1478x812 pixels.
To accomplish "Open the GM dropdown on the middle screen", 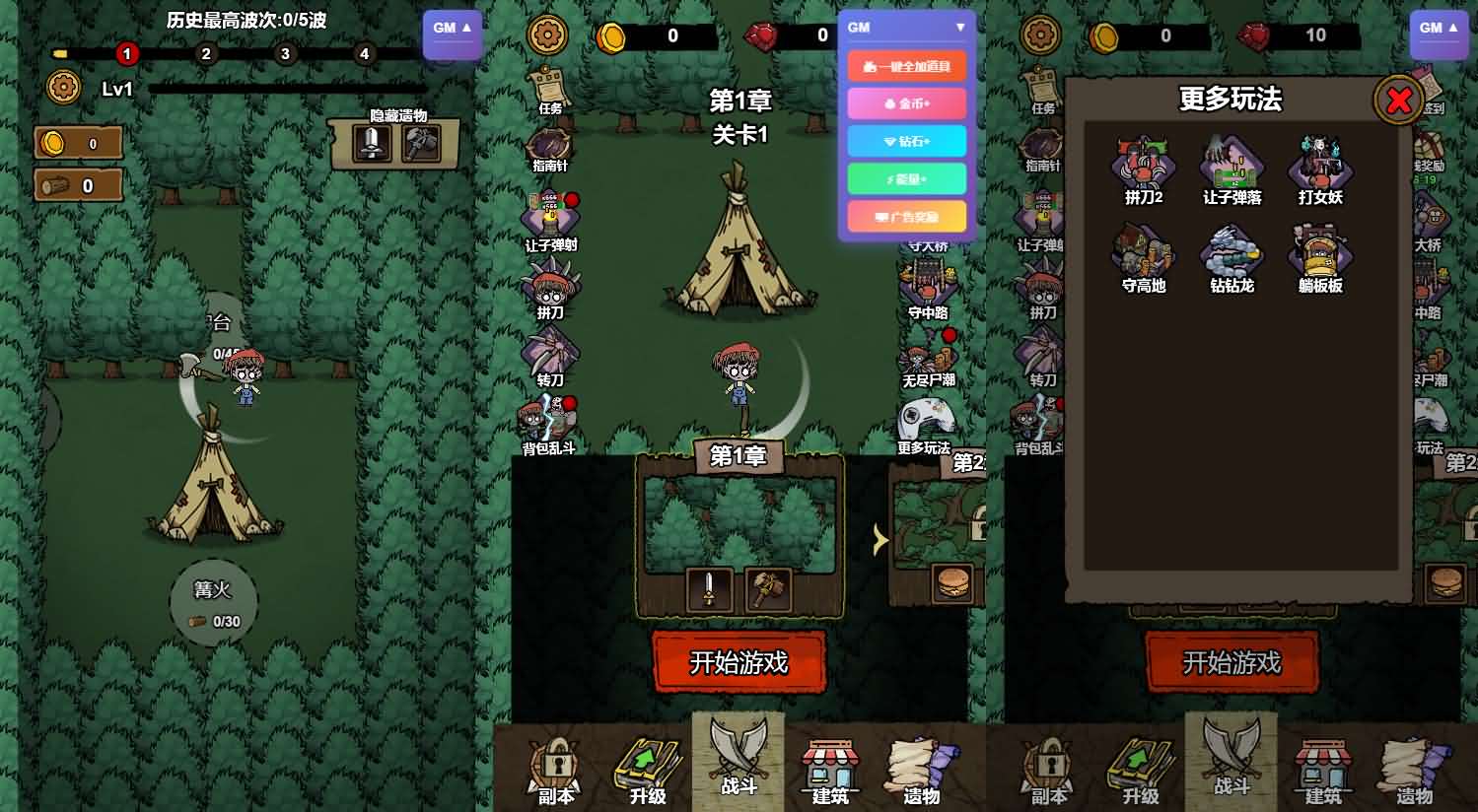I will (x=907, y=27).
